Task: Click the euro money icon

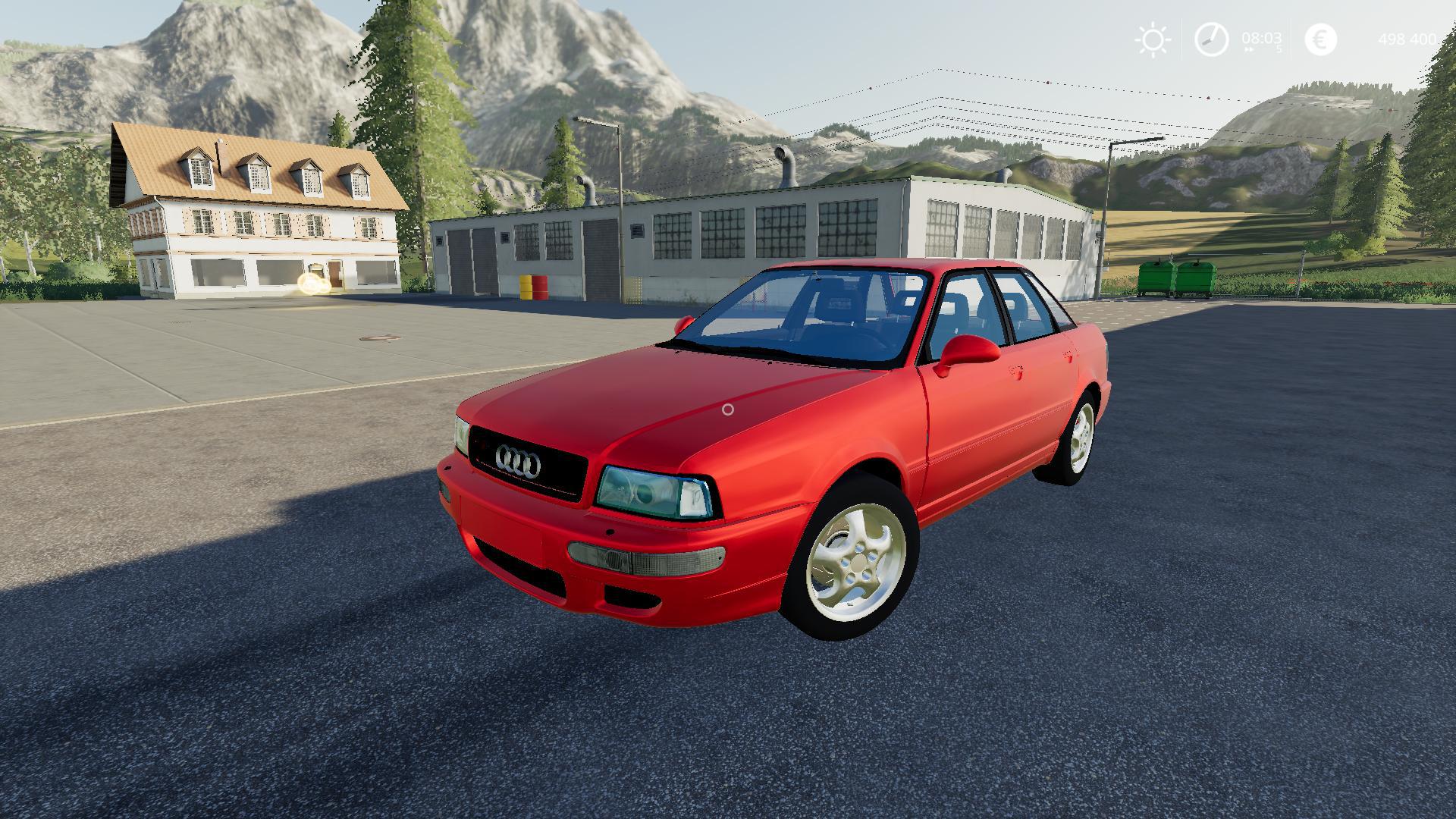Action: 1320,39
